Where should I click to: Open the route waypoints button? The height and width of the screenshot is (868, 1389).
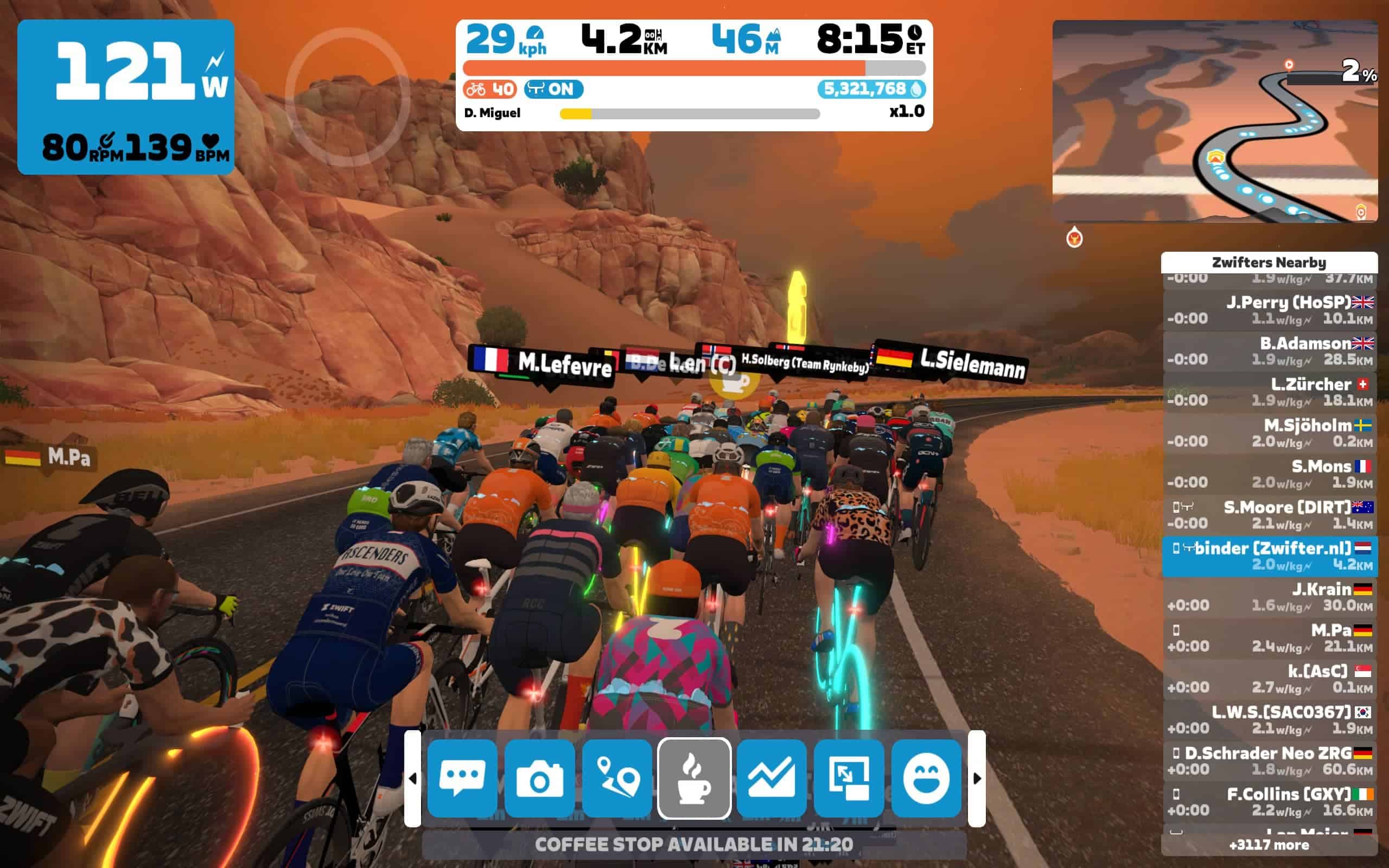[x=617, y=778]
